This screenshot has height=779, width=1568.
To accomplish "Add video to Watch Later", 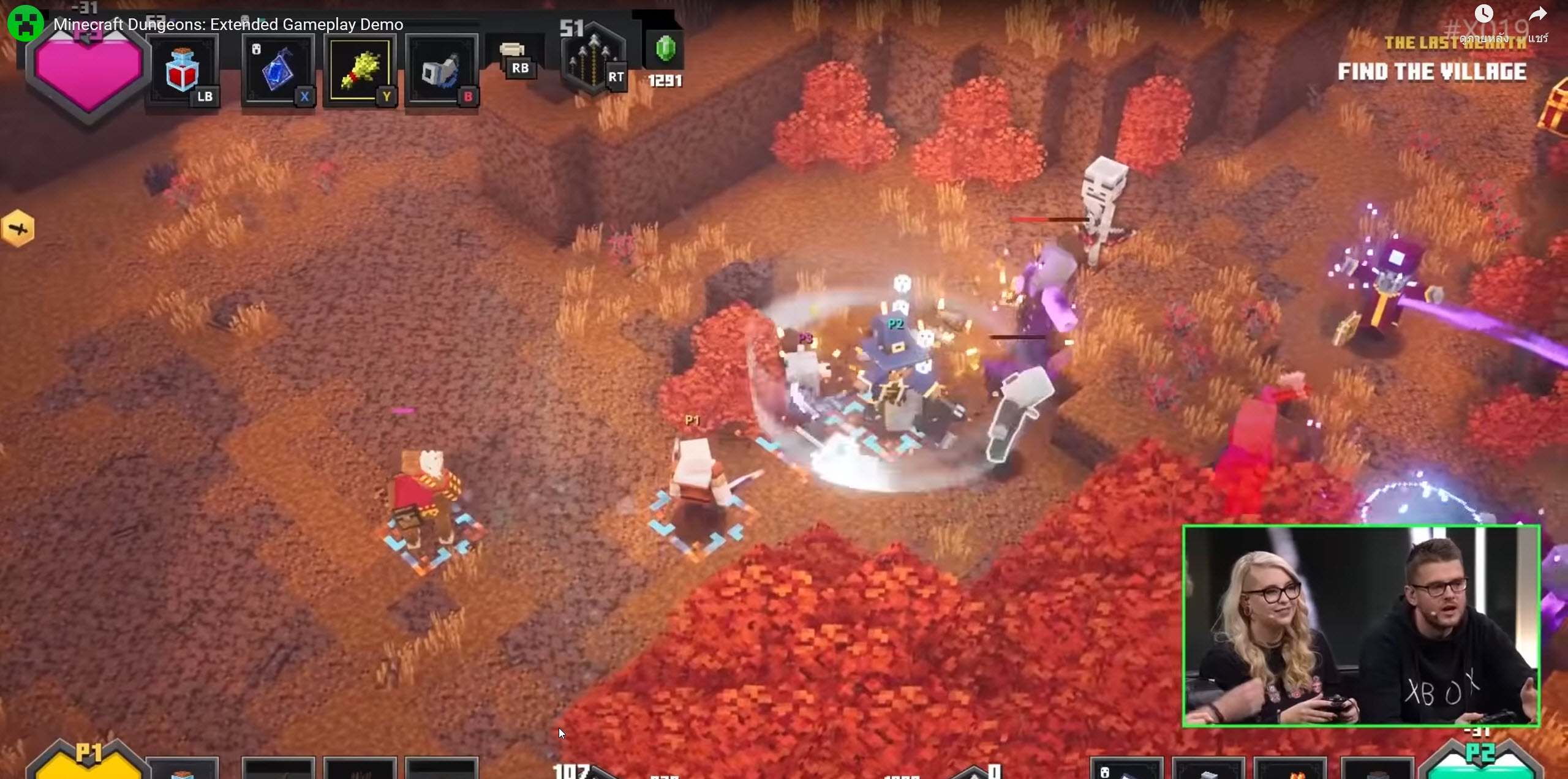I will point(1483,15).
